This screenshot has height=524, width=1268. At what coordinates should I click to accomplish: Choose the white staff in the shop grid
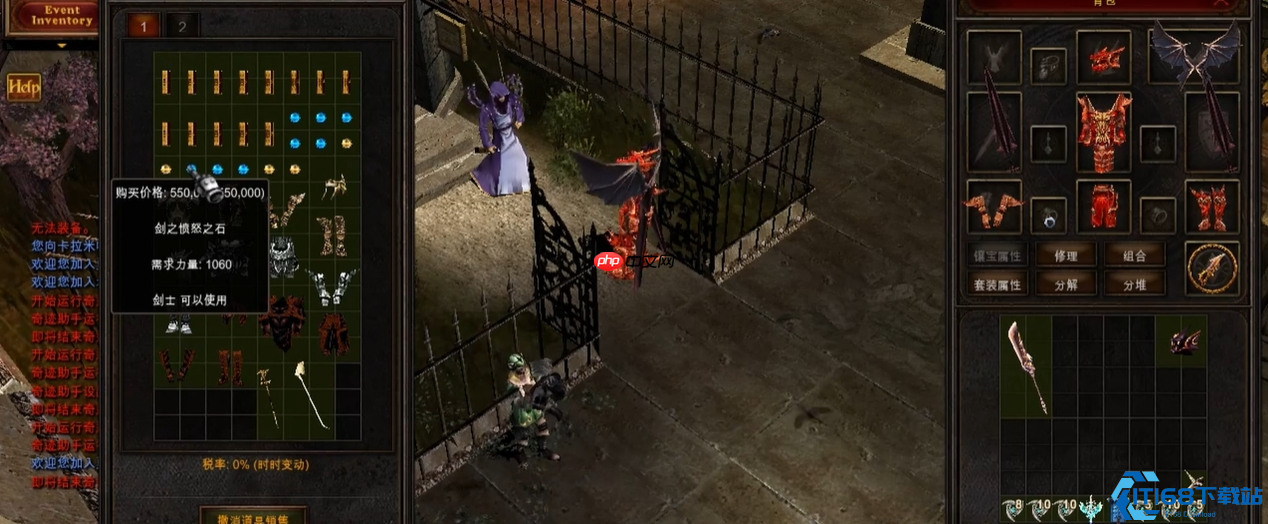(311, 393)
